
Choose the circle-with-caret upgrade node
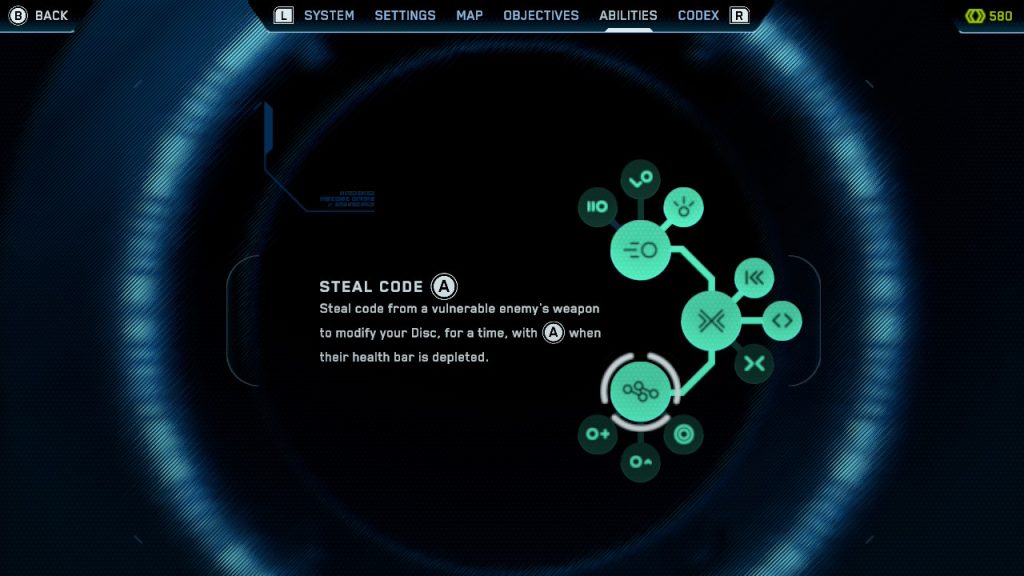[640, 462]
